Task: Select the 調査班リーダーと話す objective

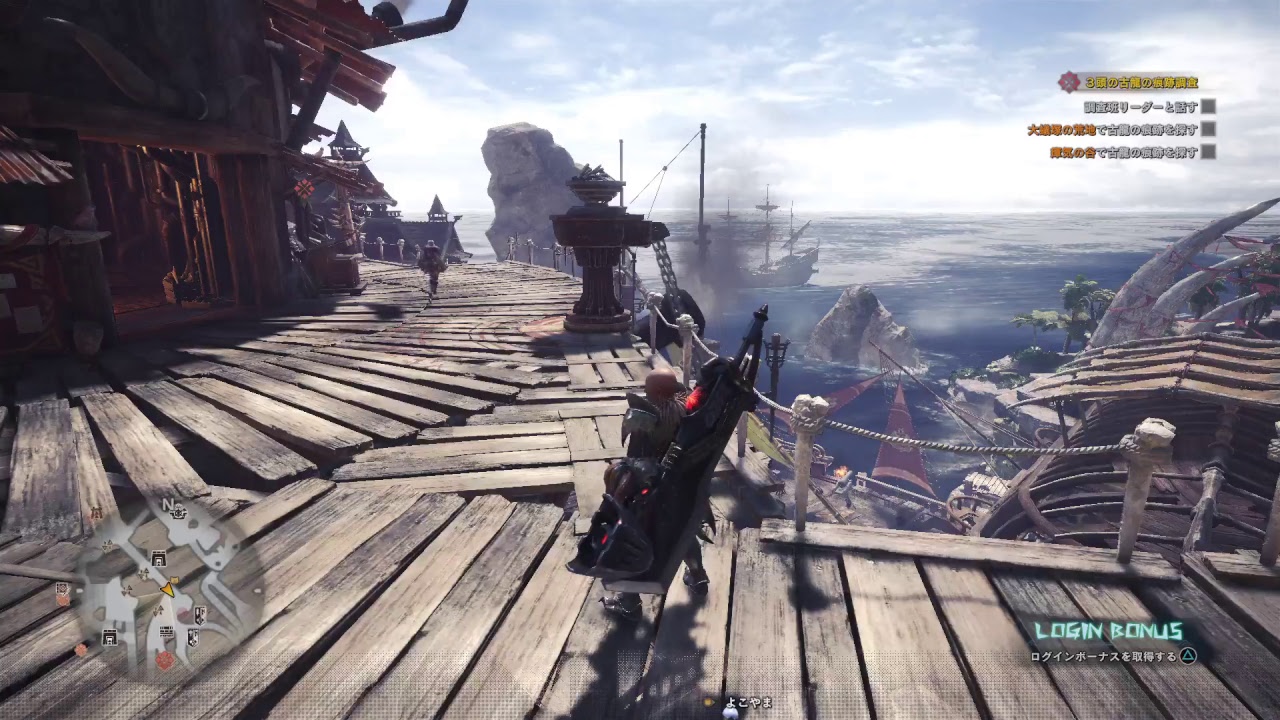Action: click(x=1140, y=106)
